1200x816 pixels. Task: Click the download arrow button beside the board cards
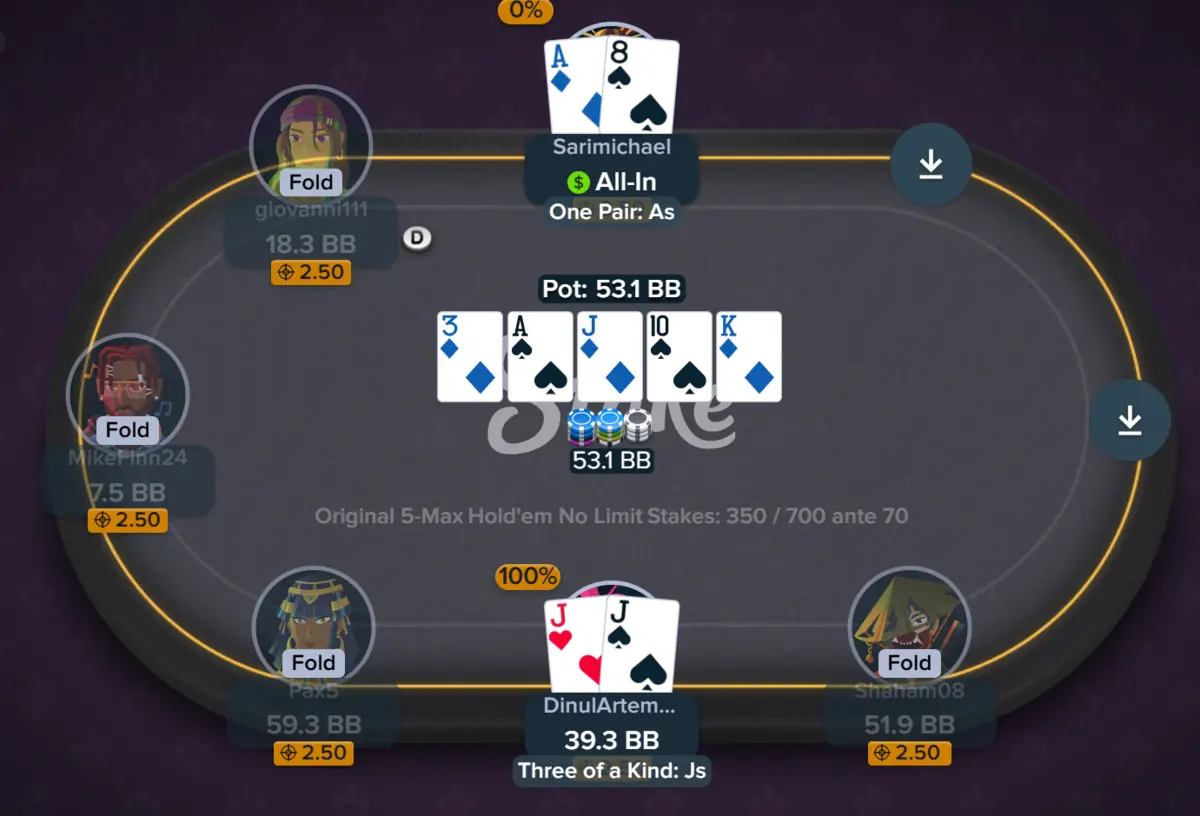click(x=1129, y=421)
